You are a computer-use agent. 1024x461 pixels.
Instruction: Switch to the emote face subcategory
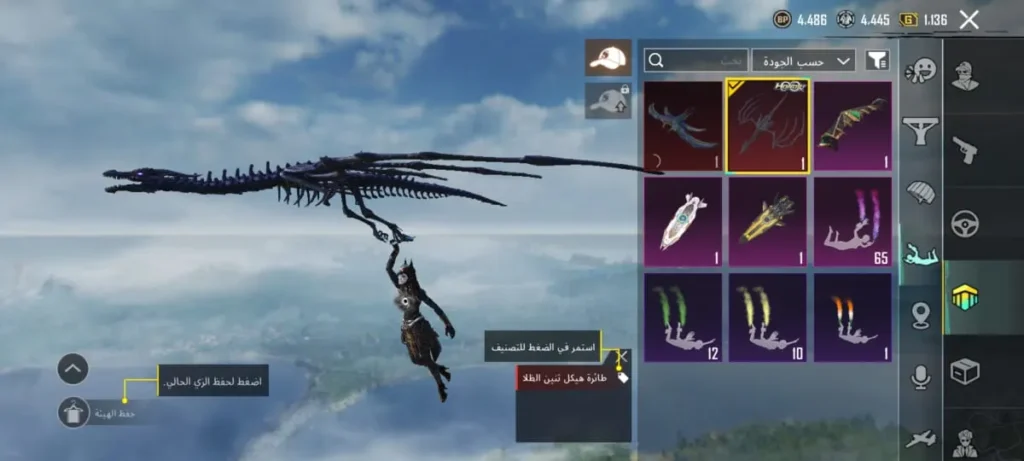(919, 71)
